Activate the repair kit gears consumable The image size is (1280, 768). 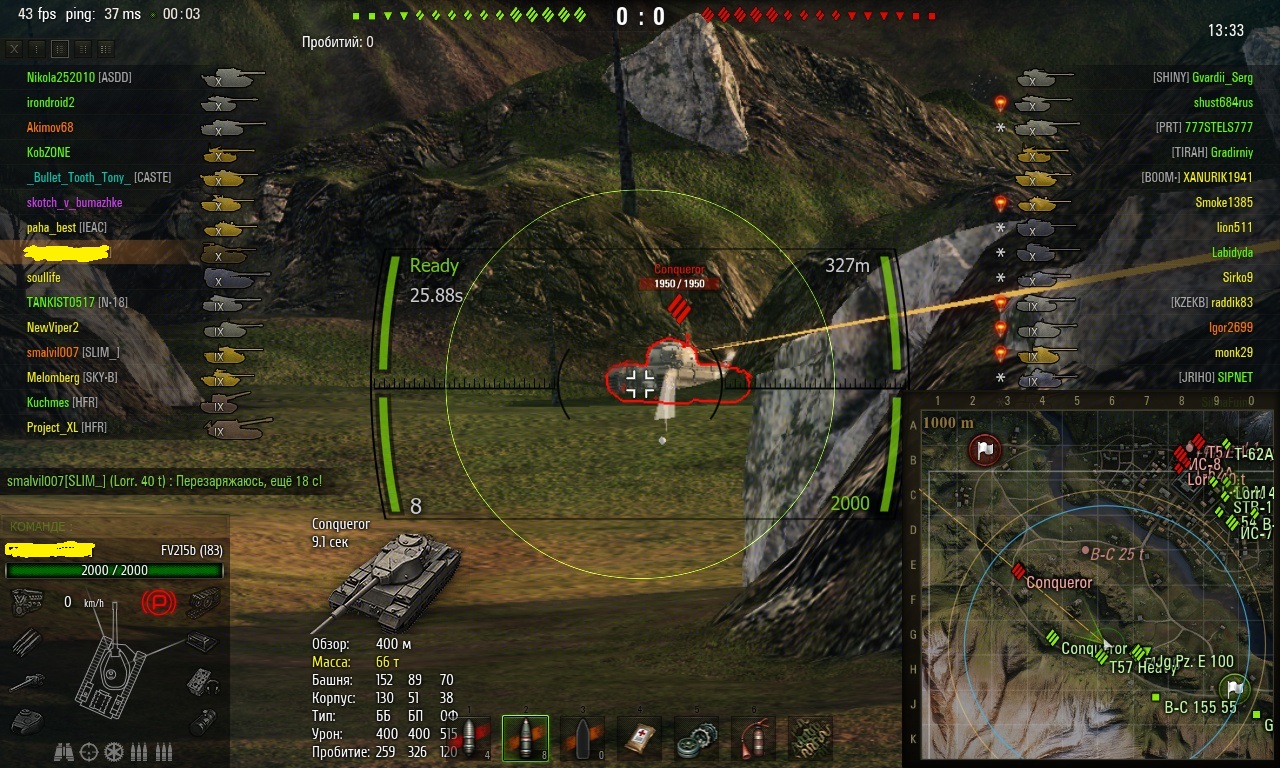[696, 739]
